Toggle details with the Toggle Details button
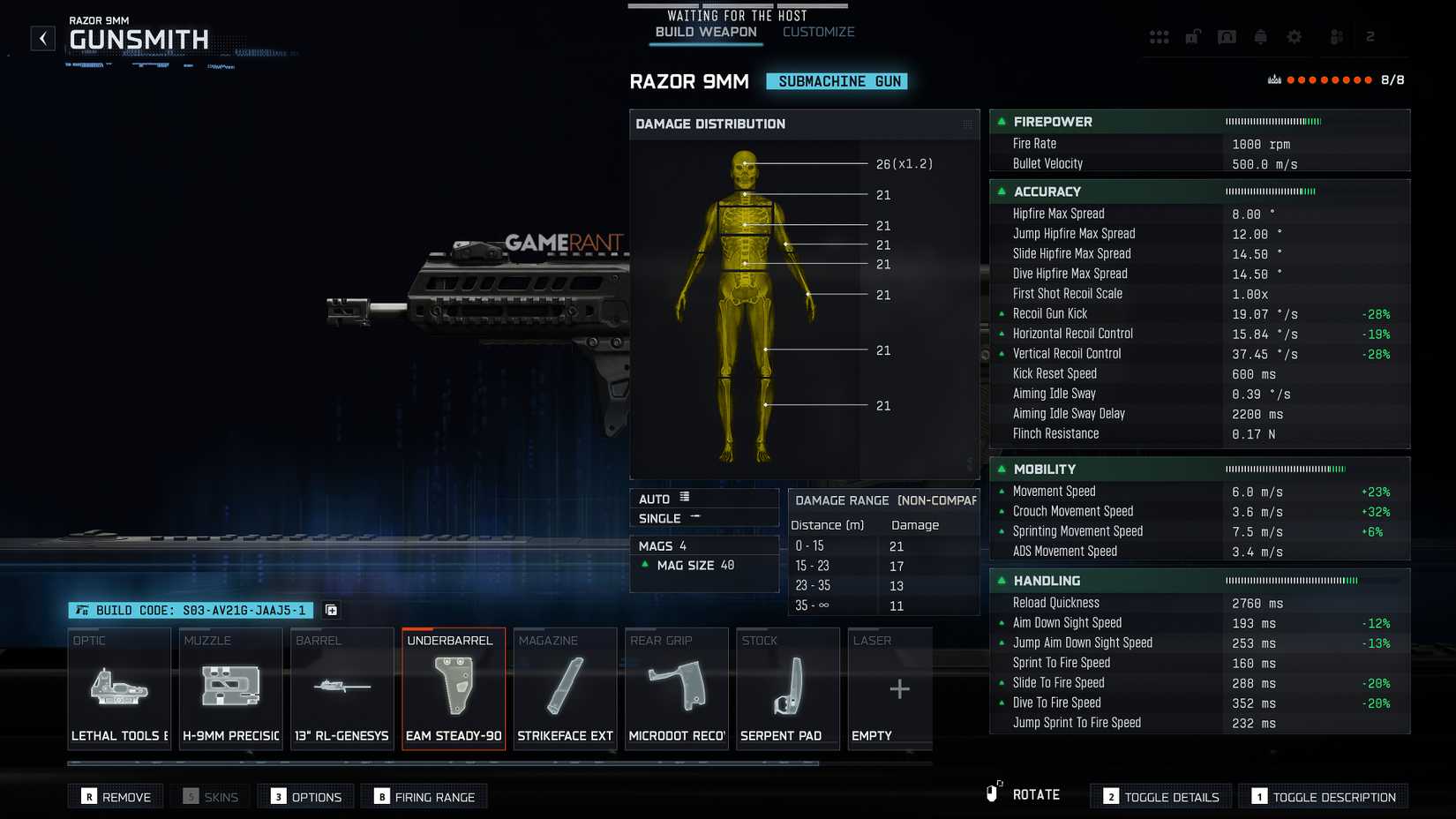 pos(1160,795)
